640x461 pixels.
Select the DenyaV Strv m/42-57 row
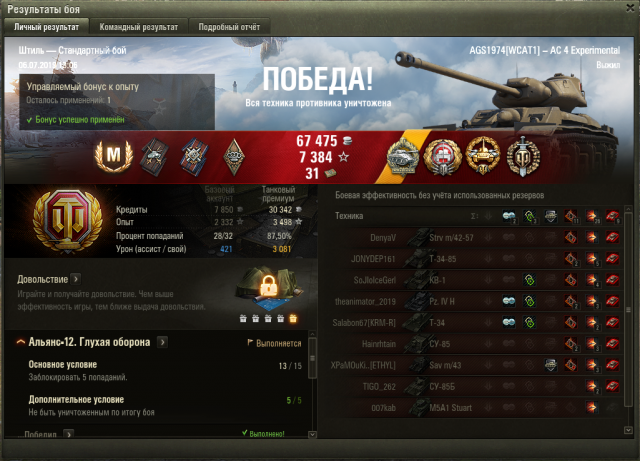(x=480, y=238)
